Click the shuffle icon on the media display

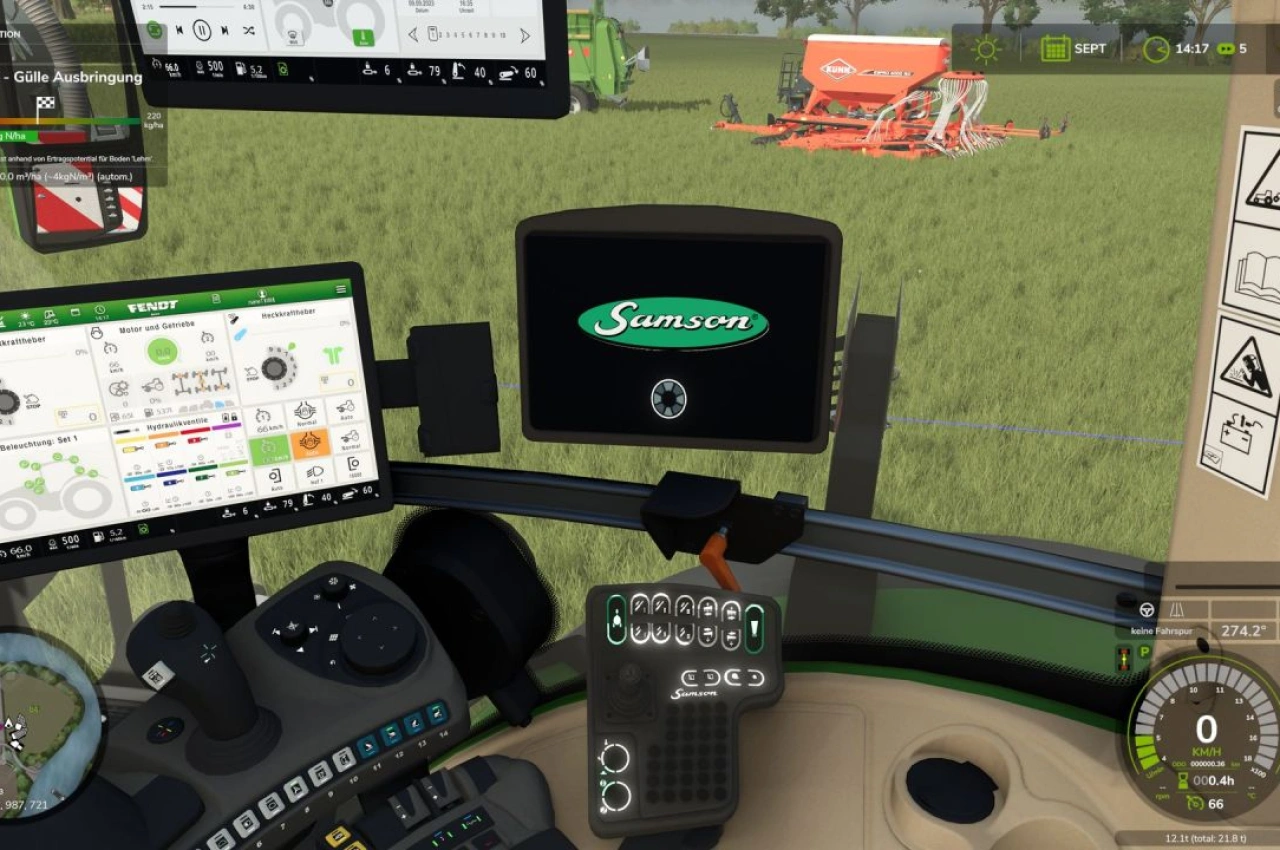click(248, 30)
